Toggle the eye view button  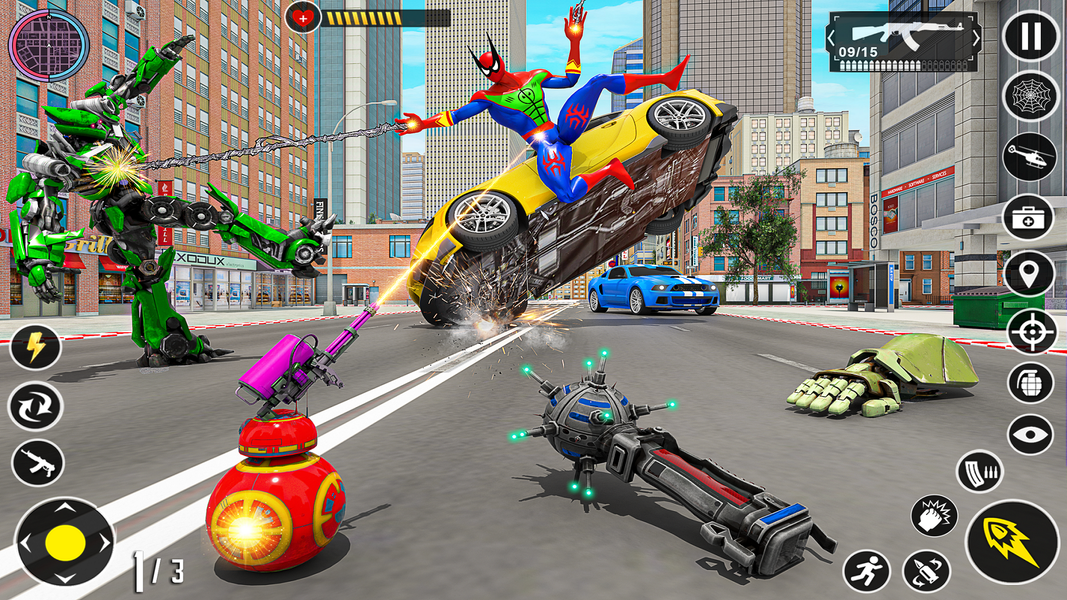1030,435
